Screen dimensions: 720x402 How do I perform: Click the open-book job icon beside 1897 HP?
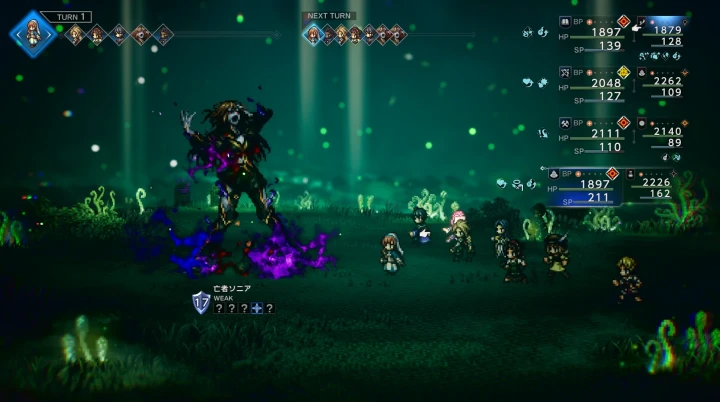(x=566, y=20)
